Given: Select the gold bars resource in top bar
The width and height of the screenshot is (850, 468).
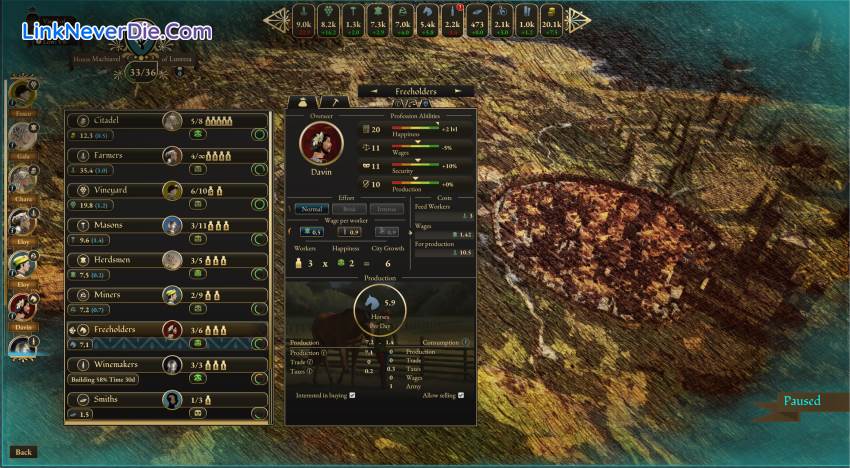Looking at the screenshot, I should click(x=552, y=18).
